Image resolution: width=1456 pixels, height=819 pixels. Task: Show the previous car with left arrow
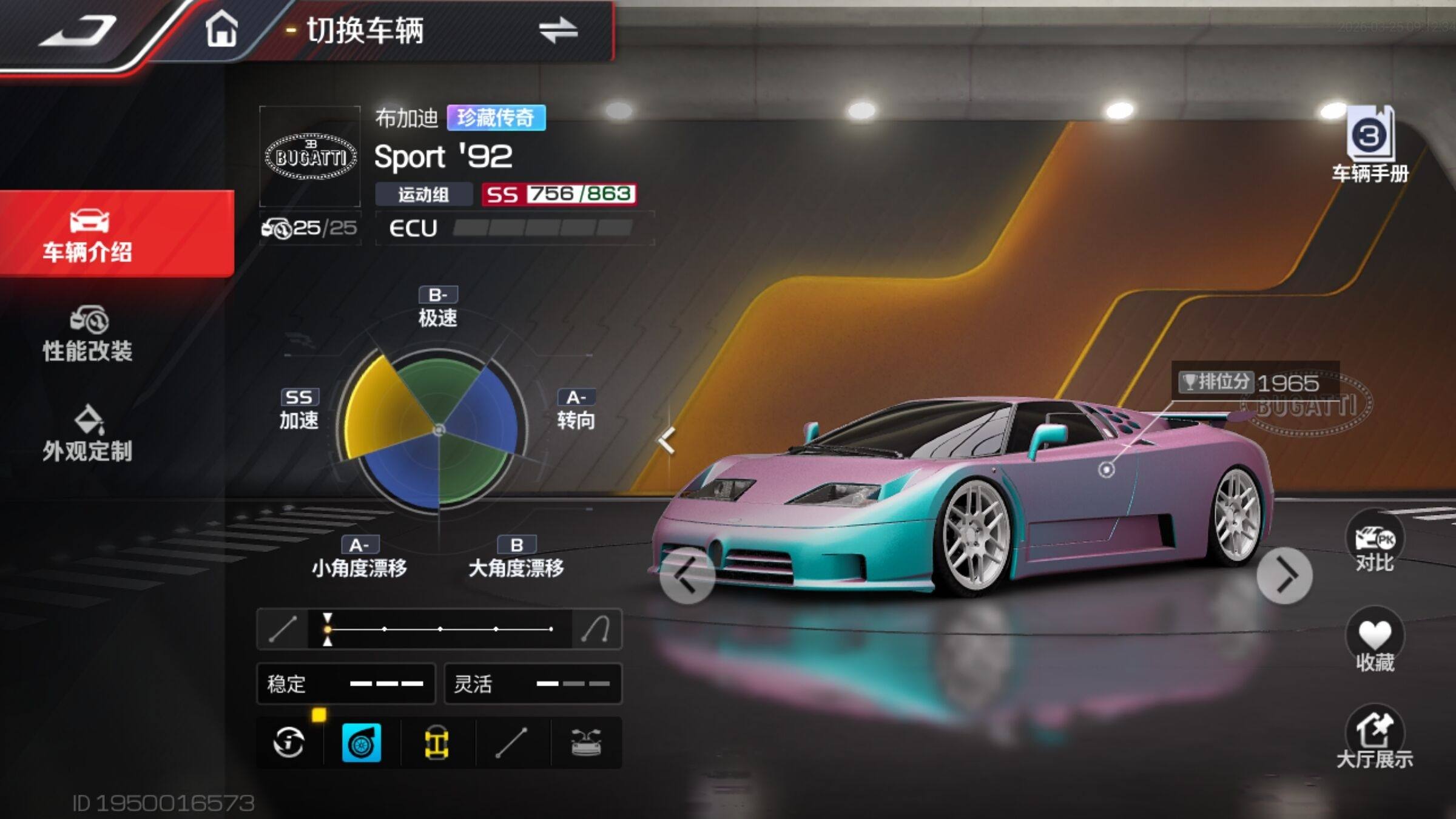[687, 576]
